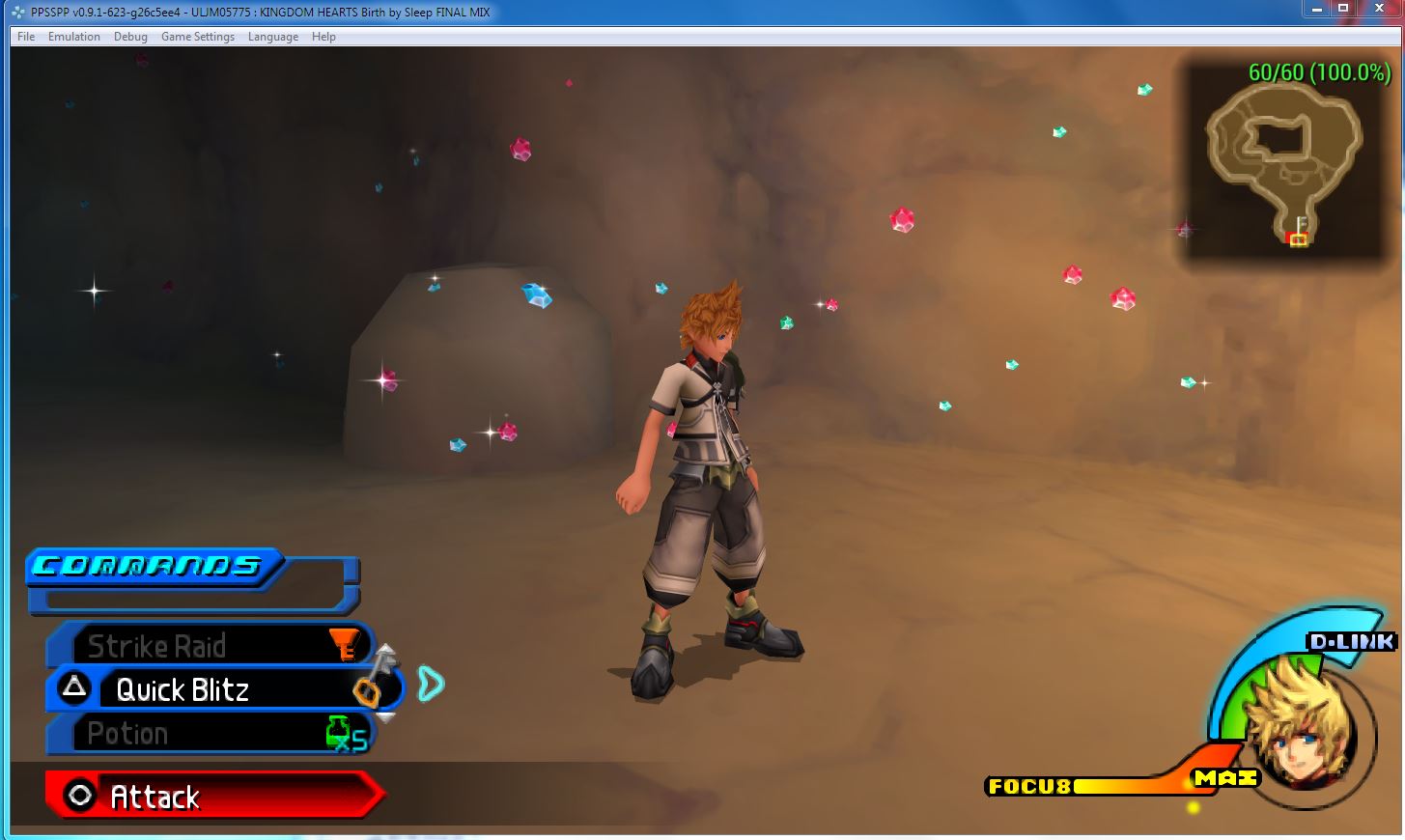
Task: Open the Language menu
Action: (273, 37)
